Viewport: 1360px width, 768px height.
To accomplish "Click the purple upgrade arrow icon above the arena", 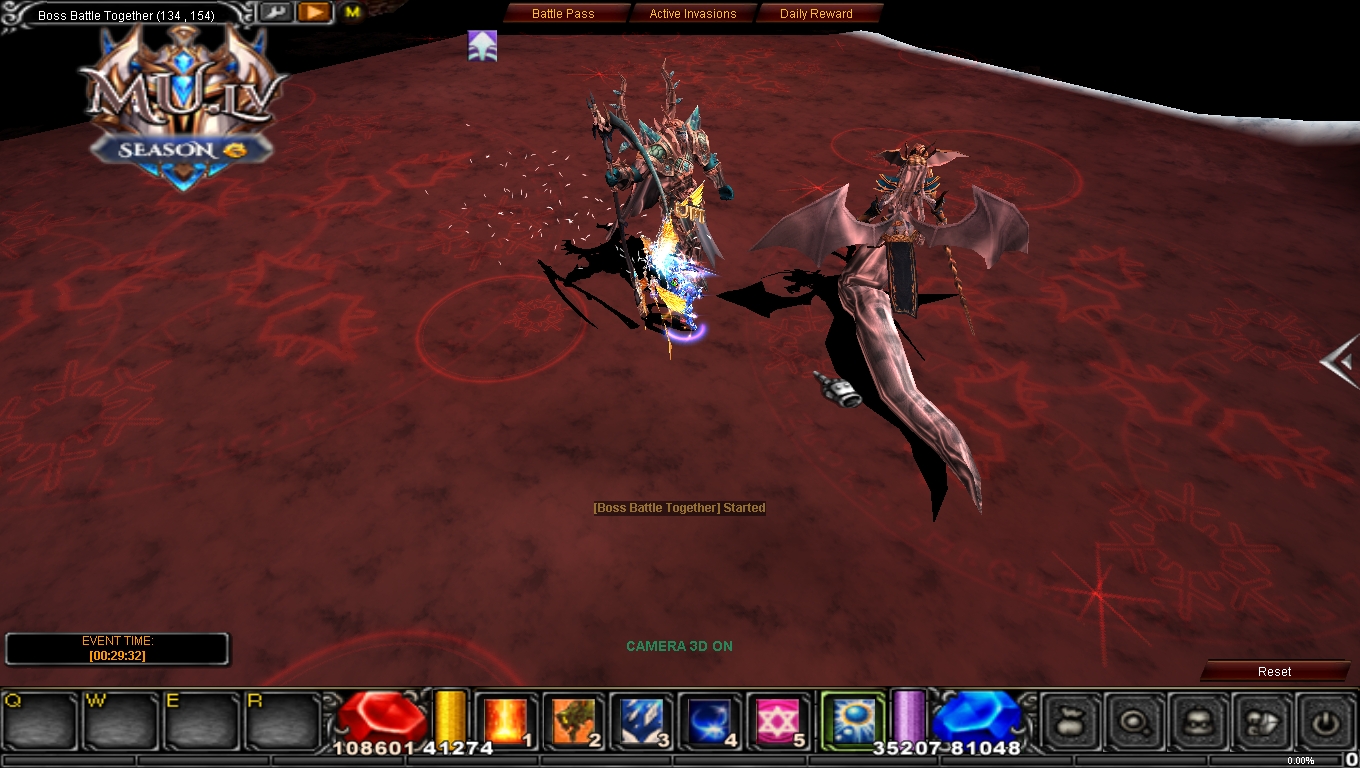I will pos(483,45).
